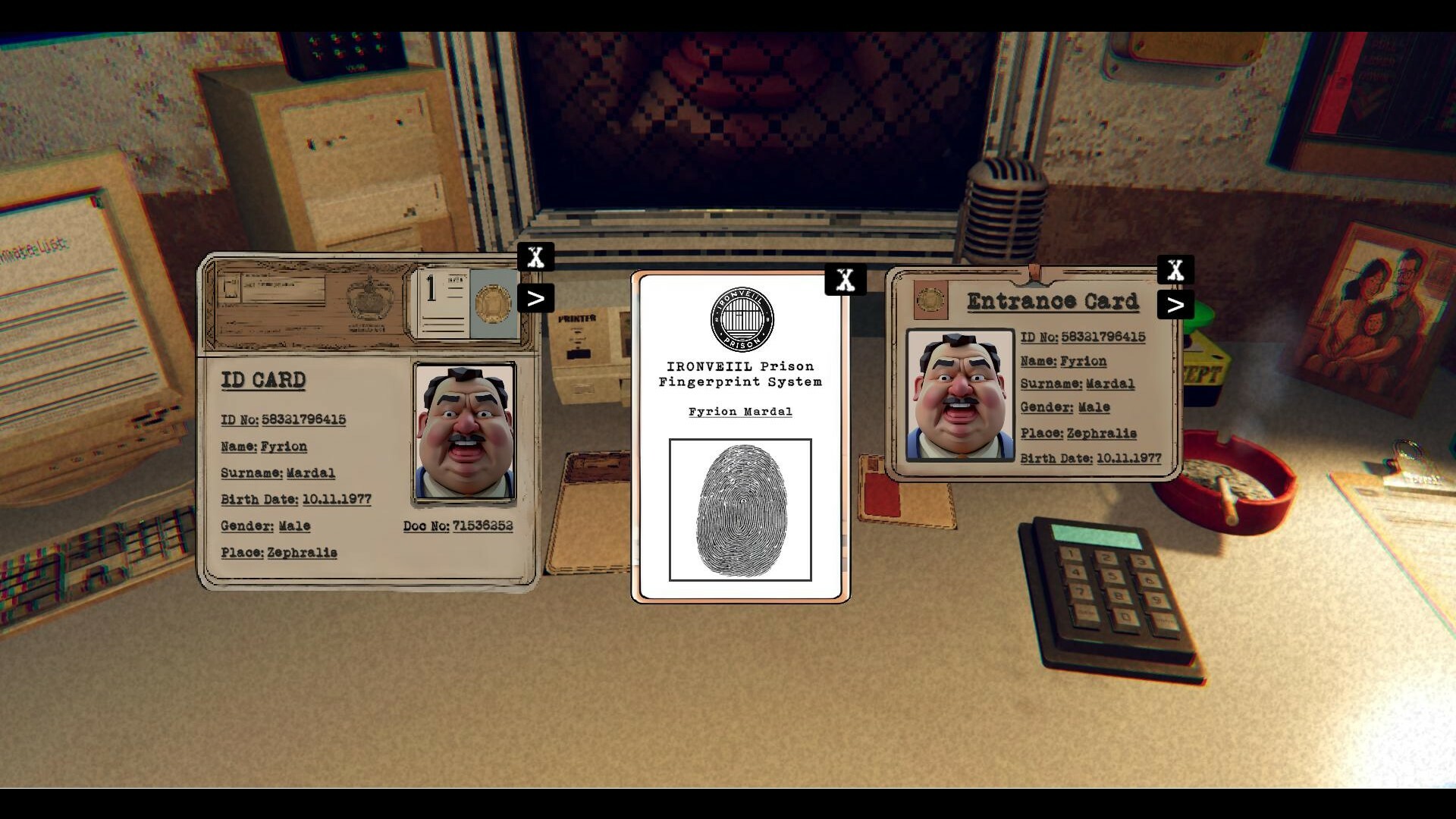Click the fingerprint scan image
The height and width of the screenshot is (819, 1456).
[739, 510]
